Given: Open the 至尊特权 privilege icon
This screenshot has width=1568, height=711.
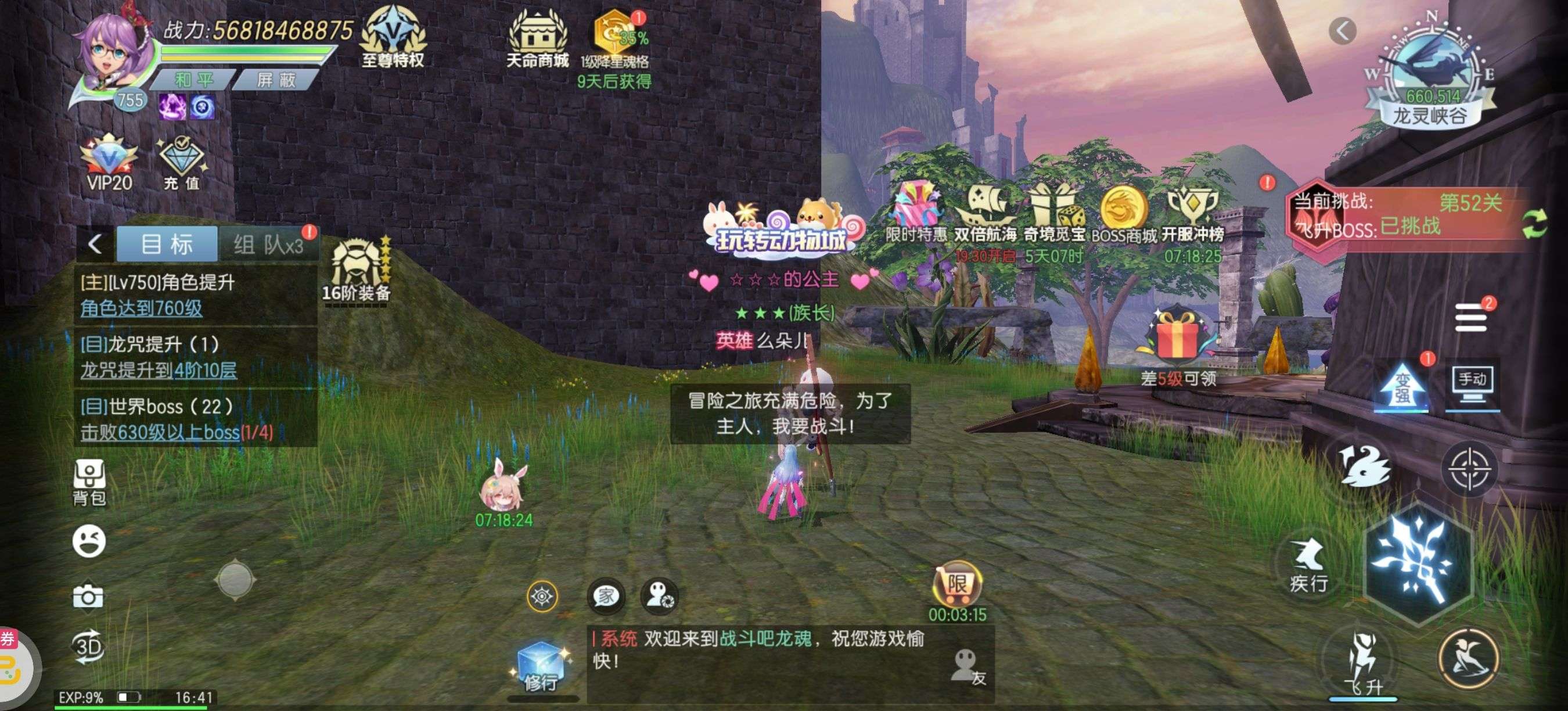Looking at the screenshot, I should pos(393,37).
